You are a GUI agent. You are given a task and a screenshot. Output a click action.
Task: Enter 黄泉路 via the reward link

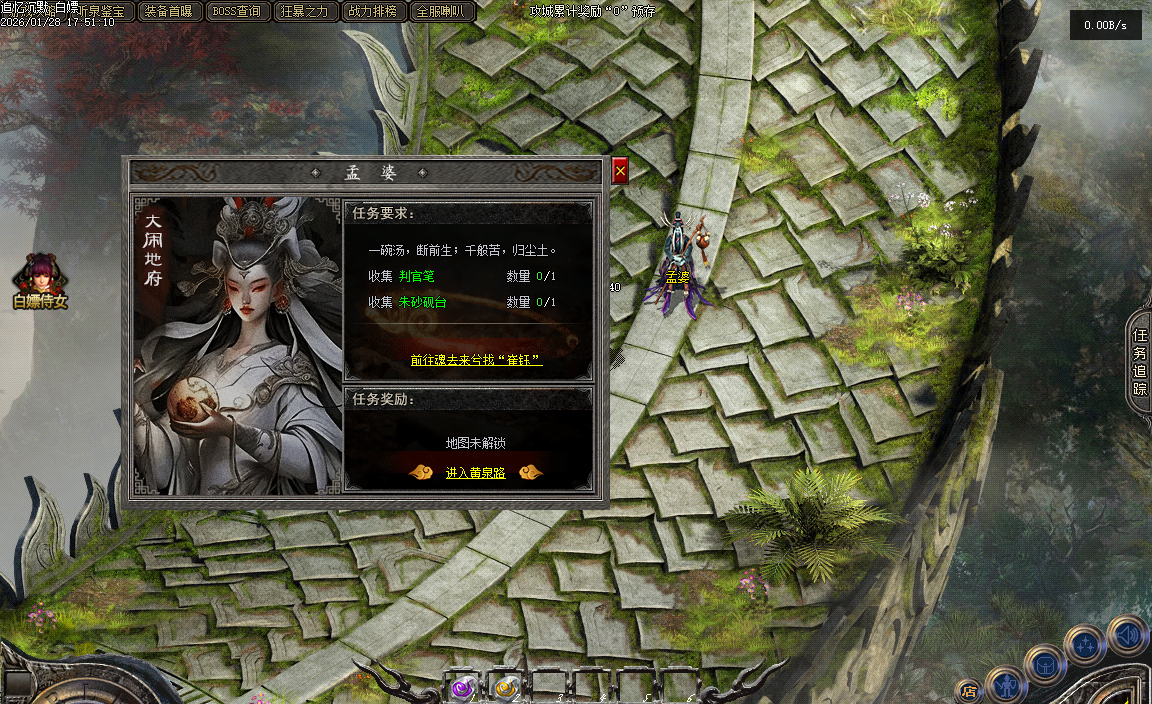(x=475, y=473)
